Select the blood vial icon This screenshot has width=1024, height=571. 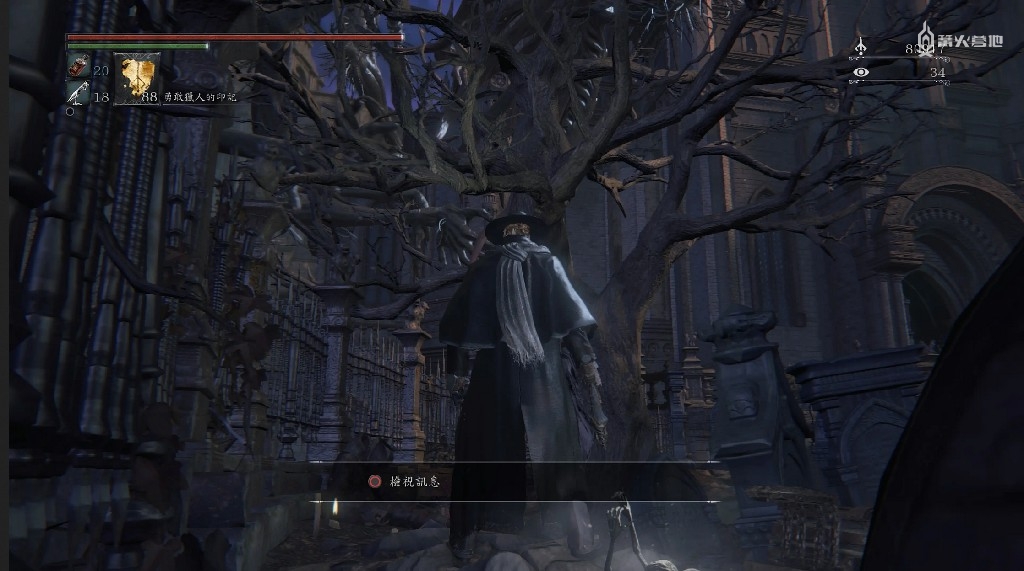tap(77, 68)
